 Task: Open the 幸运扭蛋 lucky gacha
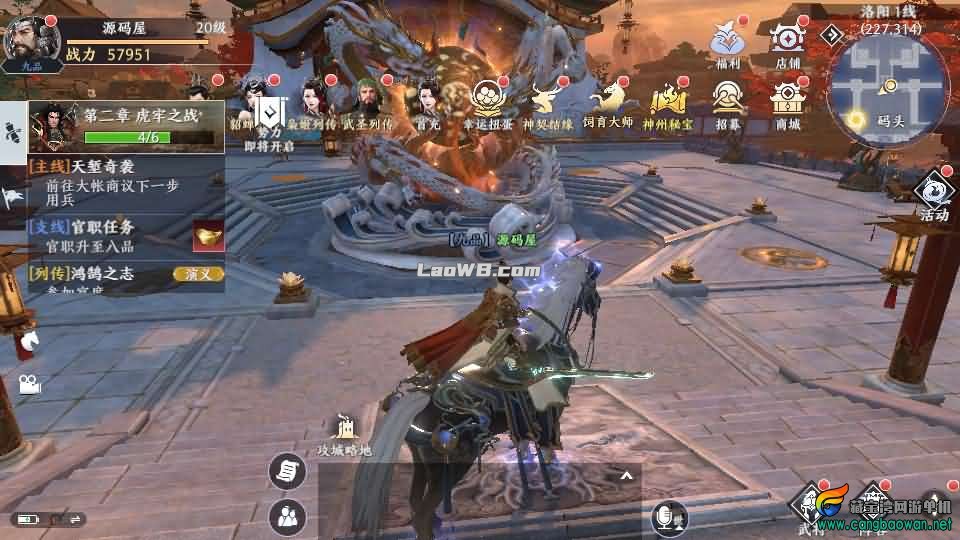489,102
